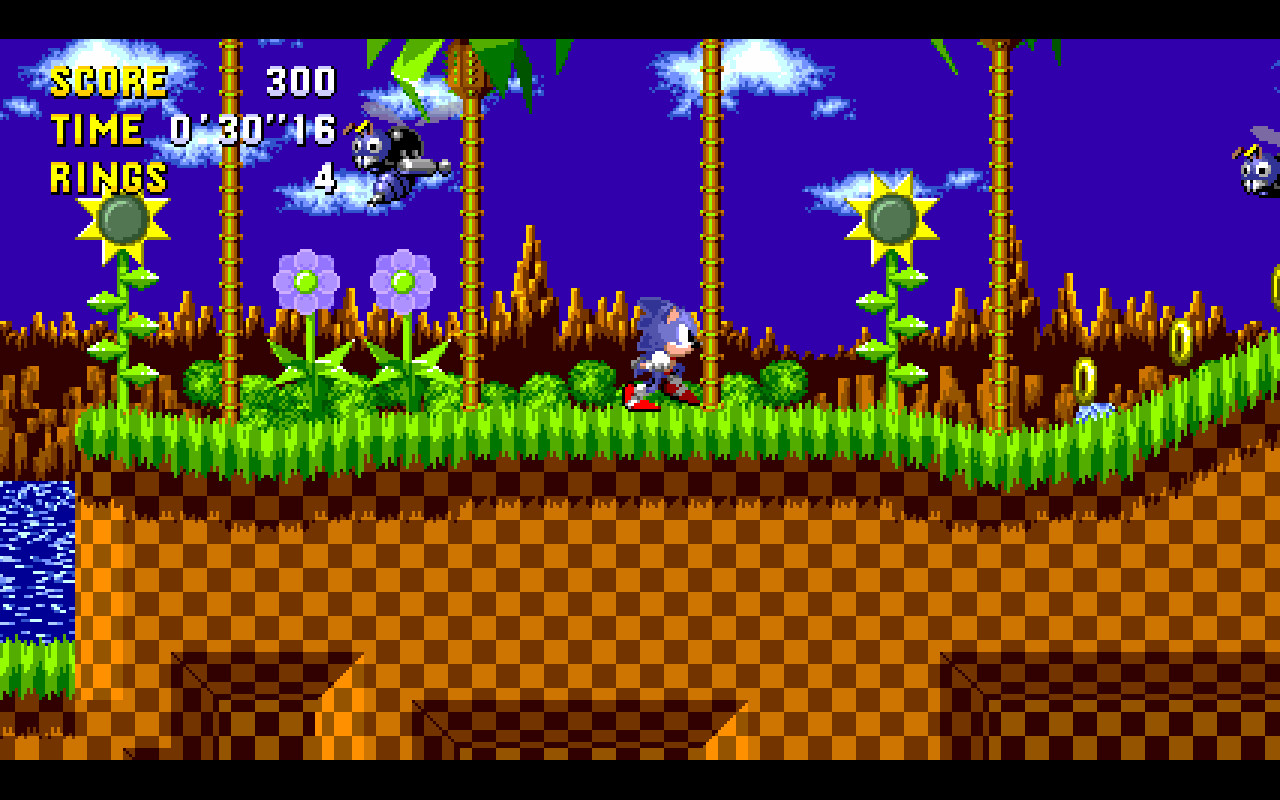Viewport: 1280px width, 800px height.
Task: Click the blue object at the cliff edge
Action: 1095,410
